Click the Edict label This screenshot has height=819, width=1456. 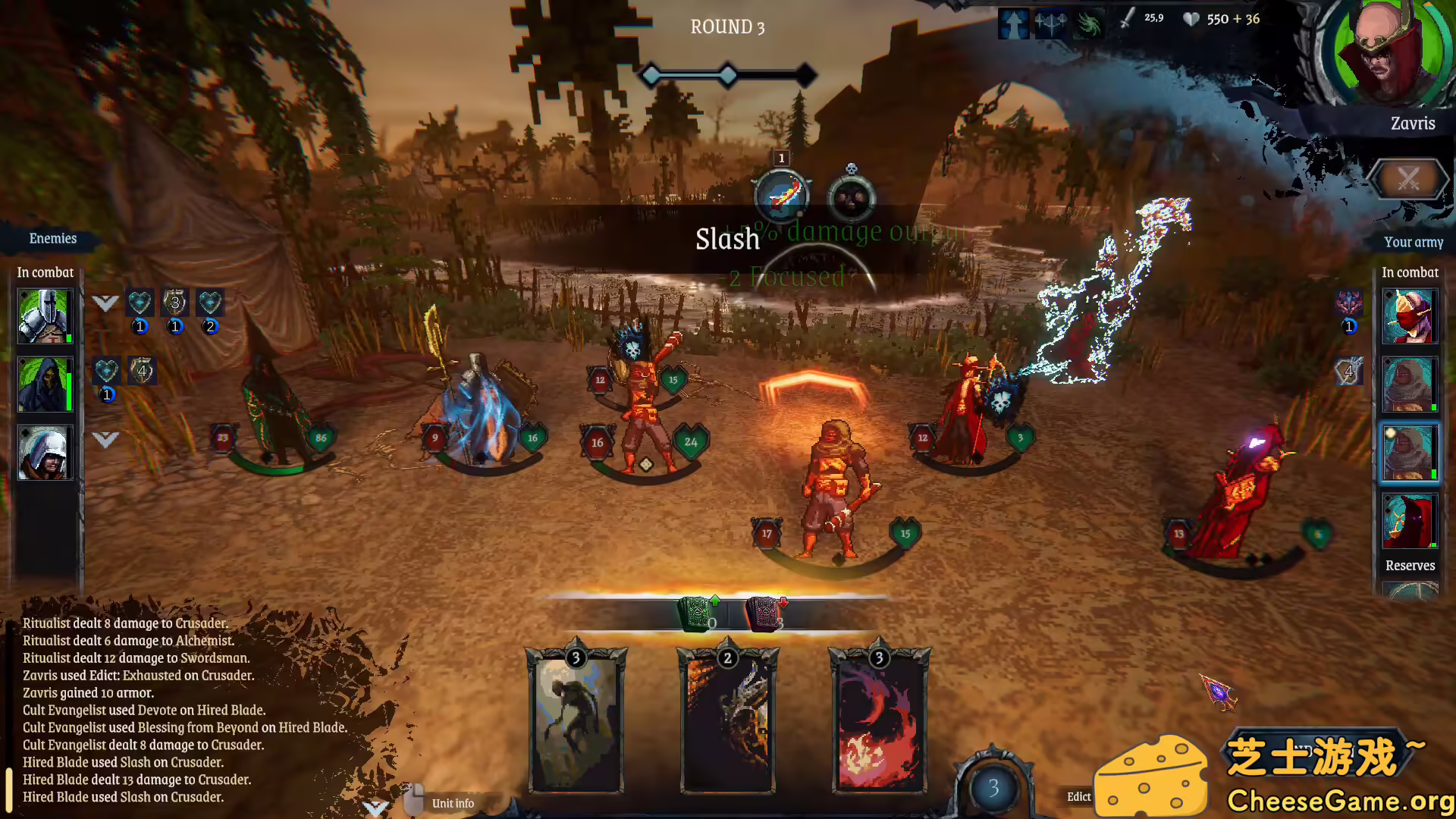click(x=1078, y=796)
